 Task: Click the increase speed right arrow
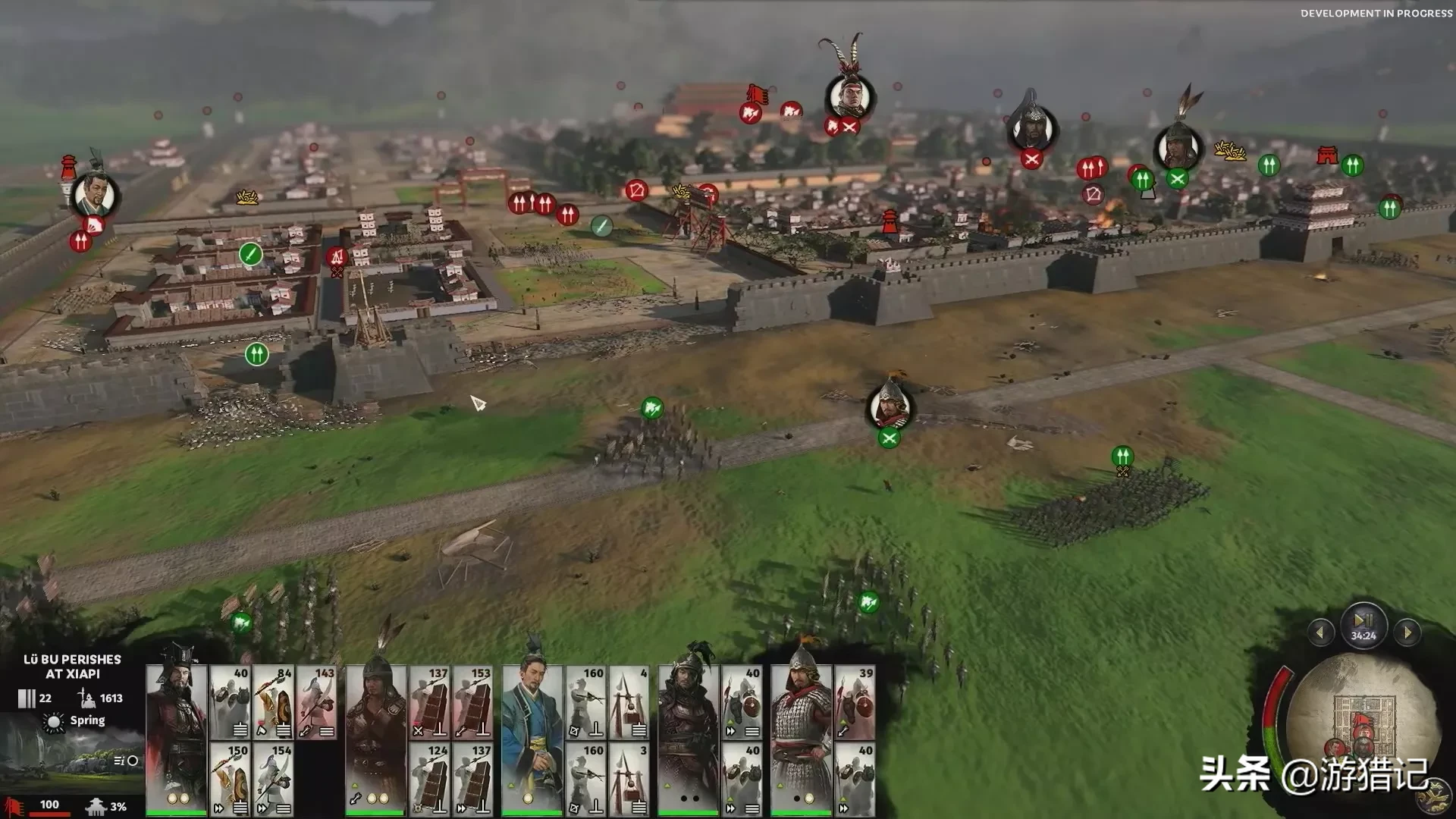coord(1407,632)
